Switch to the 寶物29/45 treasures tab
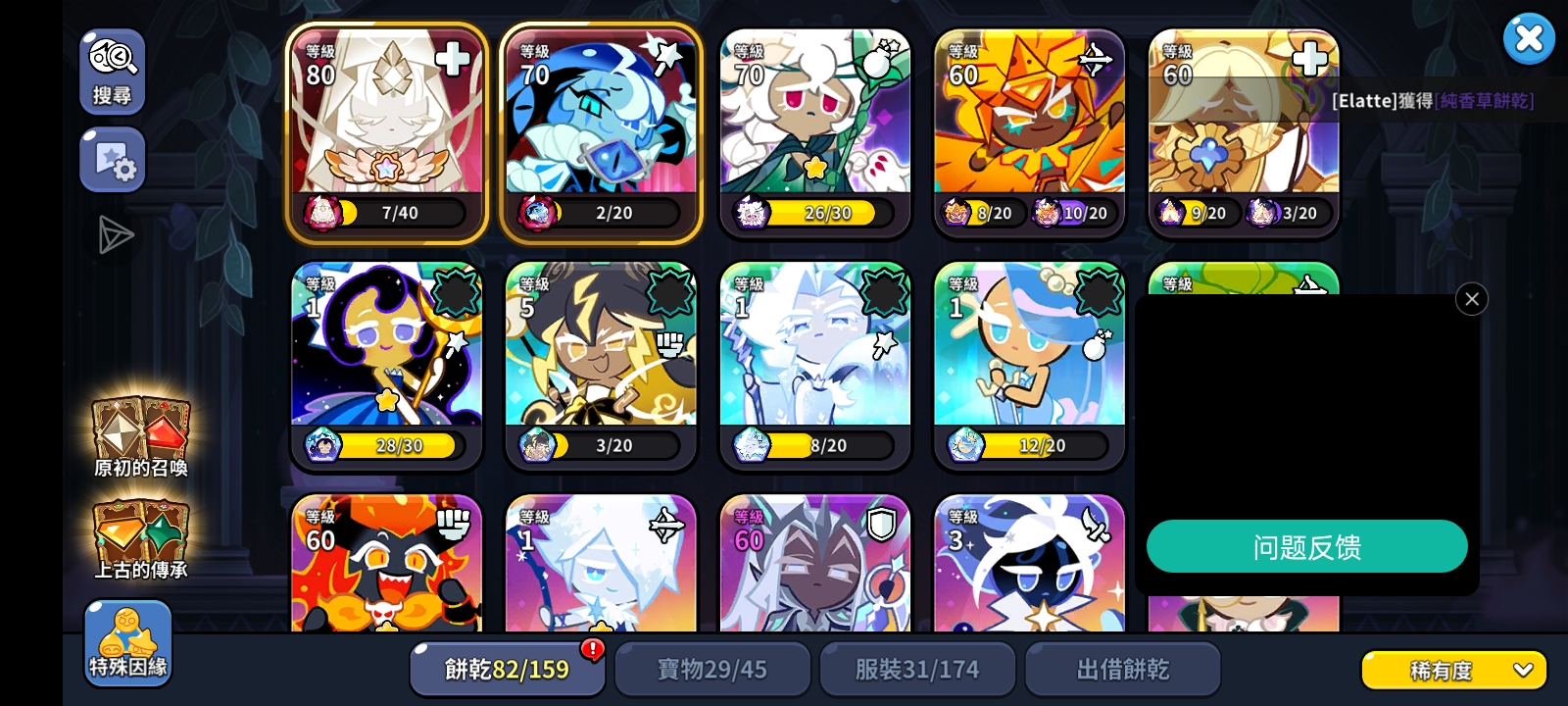Image resolution: width=1568 pixels, height=706 pixels. coord(712,669)
